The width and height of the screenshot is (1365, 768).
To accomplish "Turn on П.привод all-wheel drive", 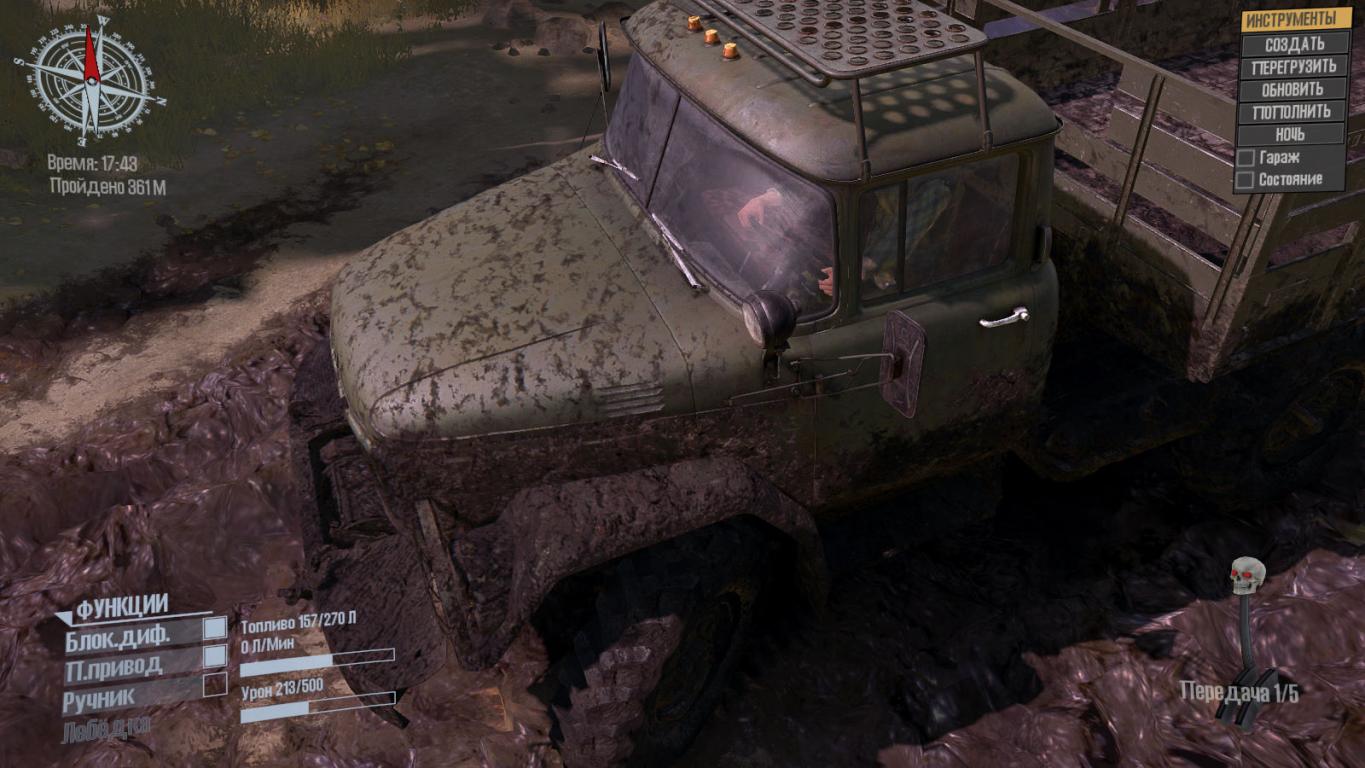I will pyautogui.click(x=214, y=657).
